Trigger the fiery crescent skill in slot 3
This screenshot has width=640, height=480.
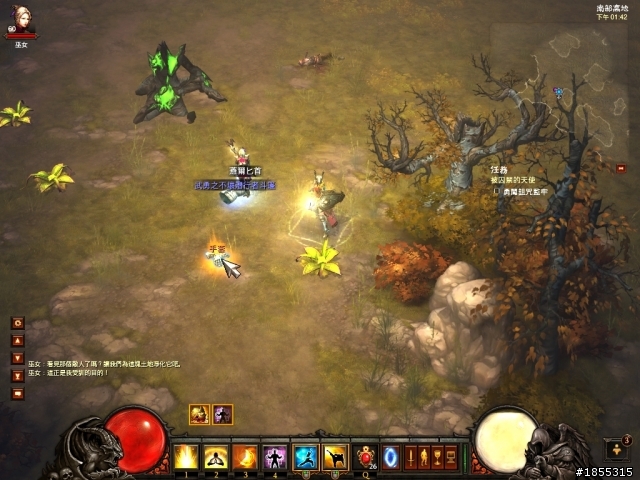[x=245, y=457]
